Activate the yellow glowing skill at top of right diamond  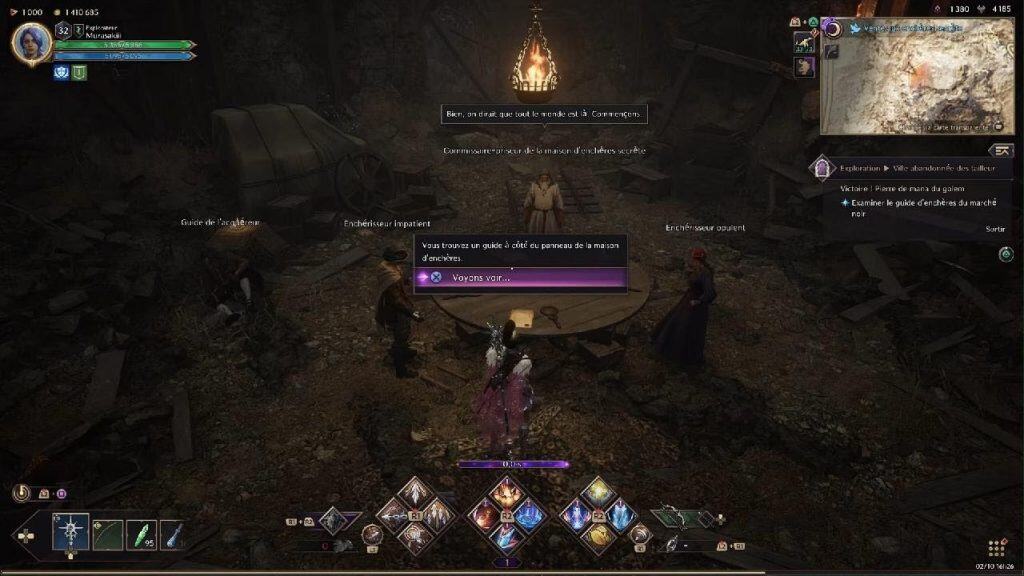coord(597,492)
